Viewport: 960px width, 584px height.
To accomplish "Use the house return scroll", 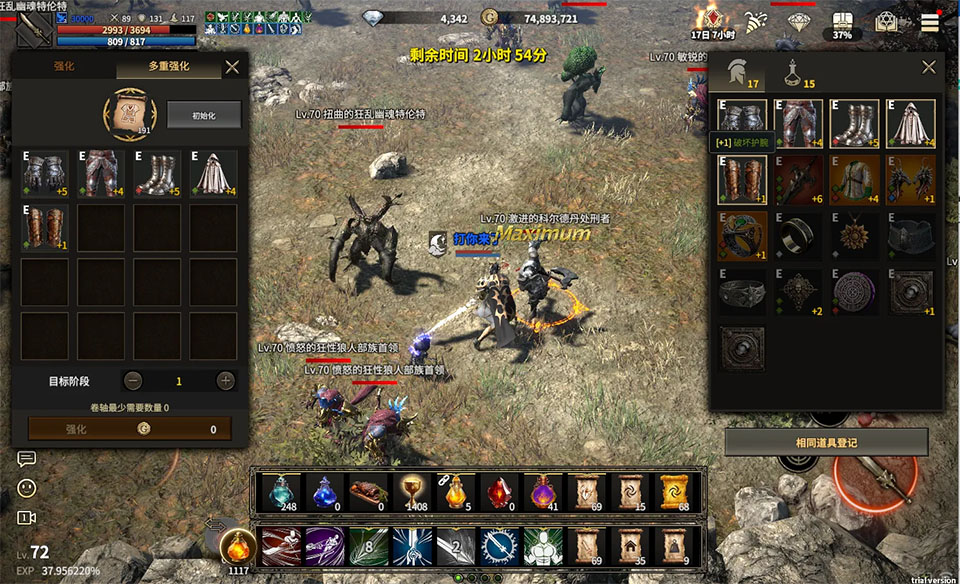I will (629, 546).
